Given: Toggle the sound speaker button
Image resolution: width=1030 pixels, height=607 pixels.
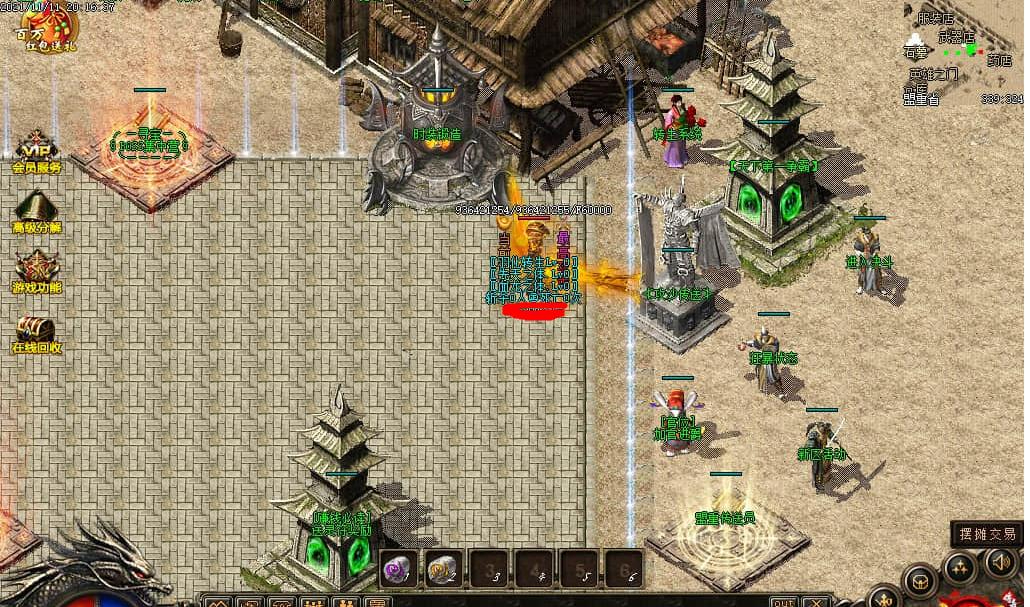Looking at the screenshot, I should pos(1001,563).
